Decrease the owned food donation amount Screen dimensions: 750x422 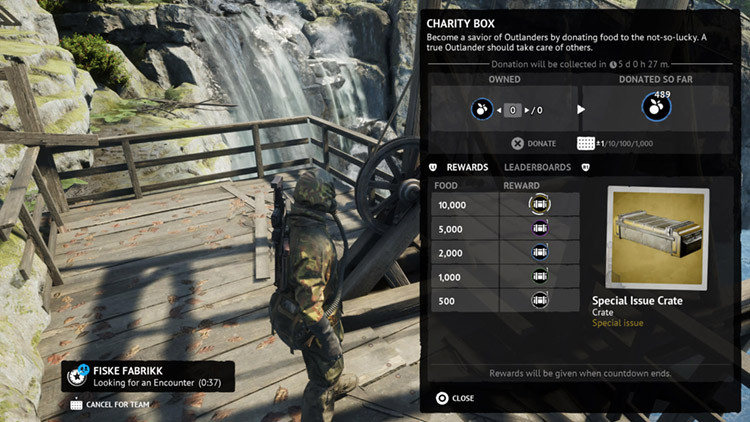coord(497,110)
